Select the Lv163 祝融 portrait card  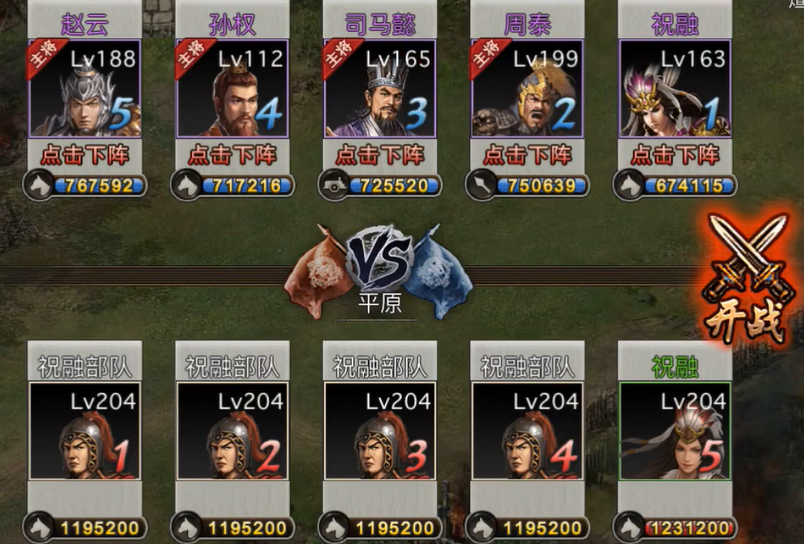[674, 88]
